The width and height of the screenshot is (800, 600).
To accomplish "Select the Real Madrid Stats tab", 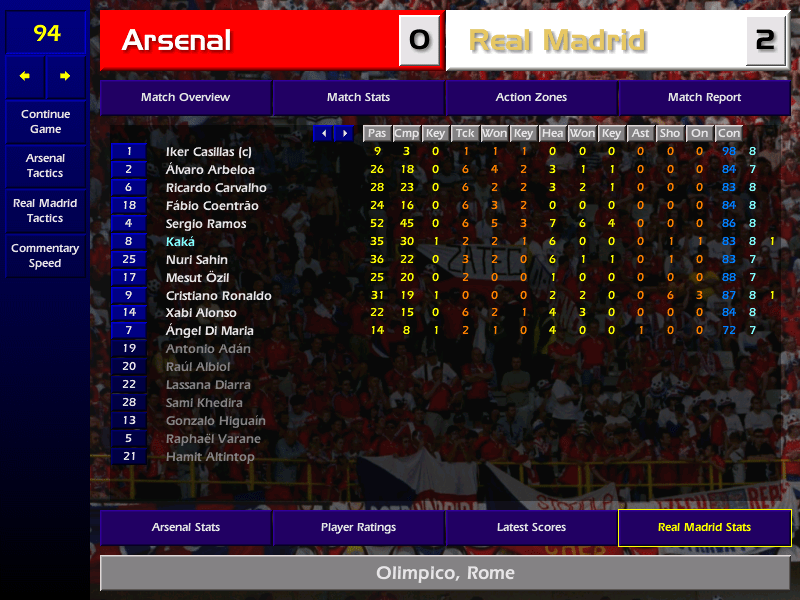I will [704, 527].
